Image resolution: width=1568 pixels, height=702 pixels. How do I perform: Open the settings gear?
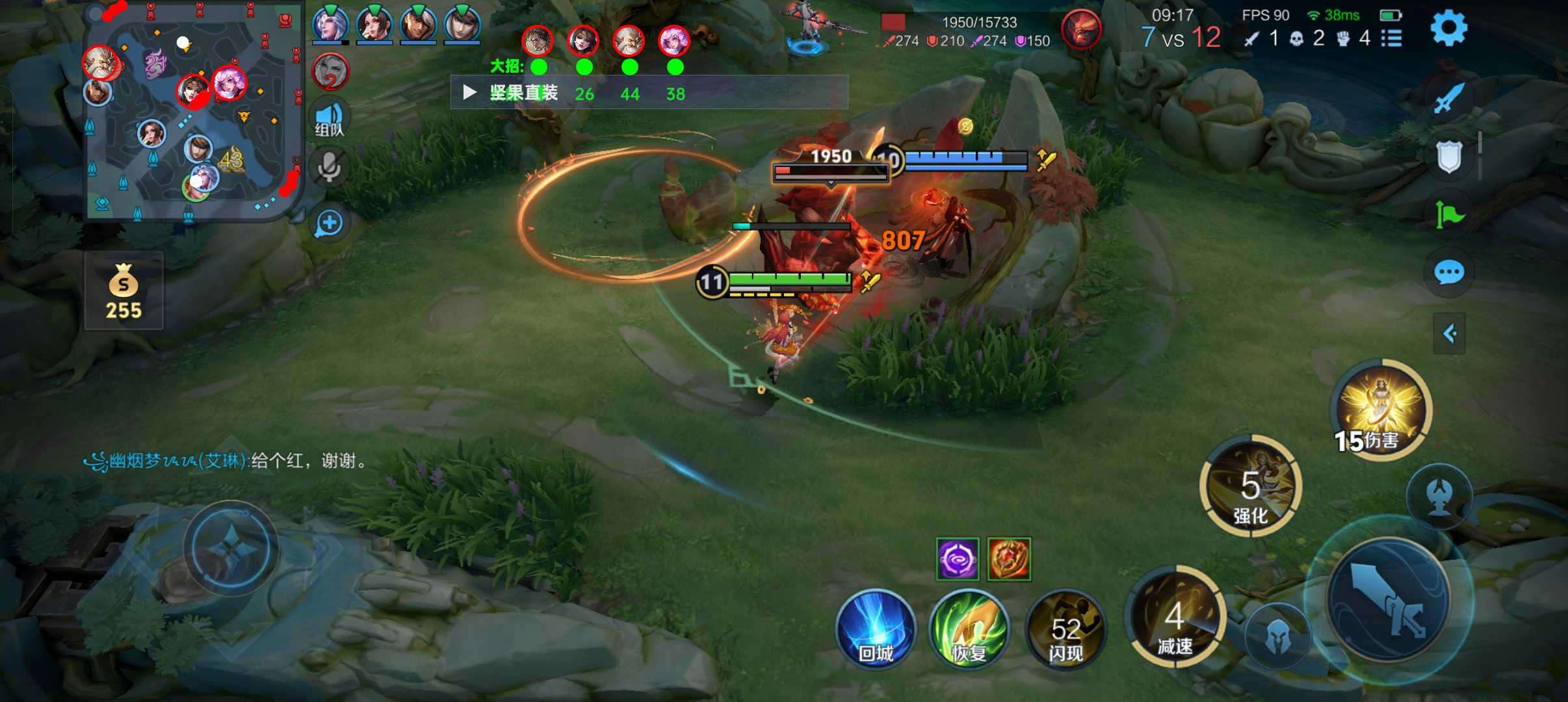[1448, 28]
